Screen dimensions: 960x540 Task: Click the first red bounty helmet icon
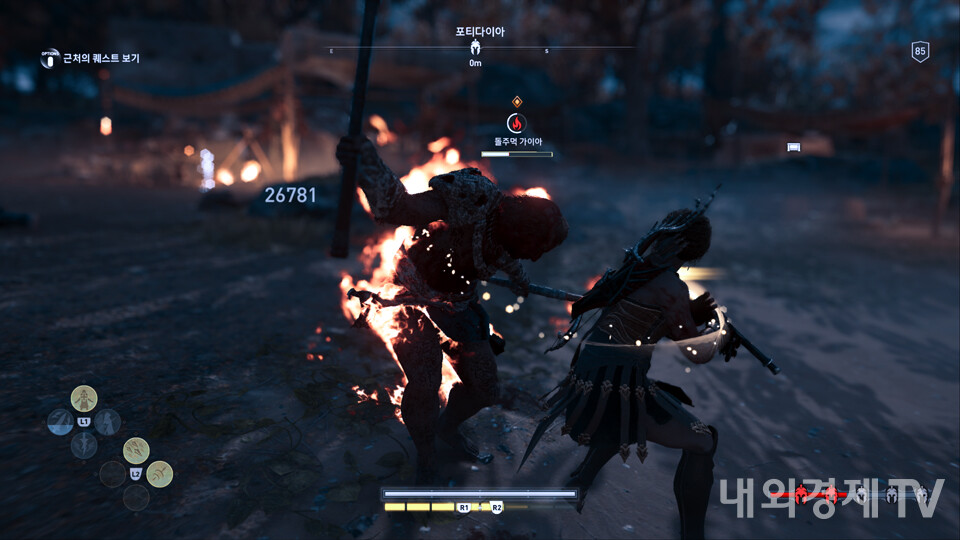pyautogui.click(x=802, y=495)
